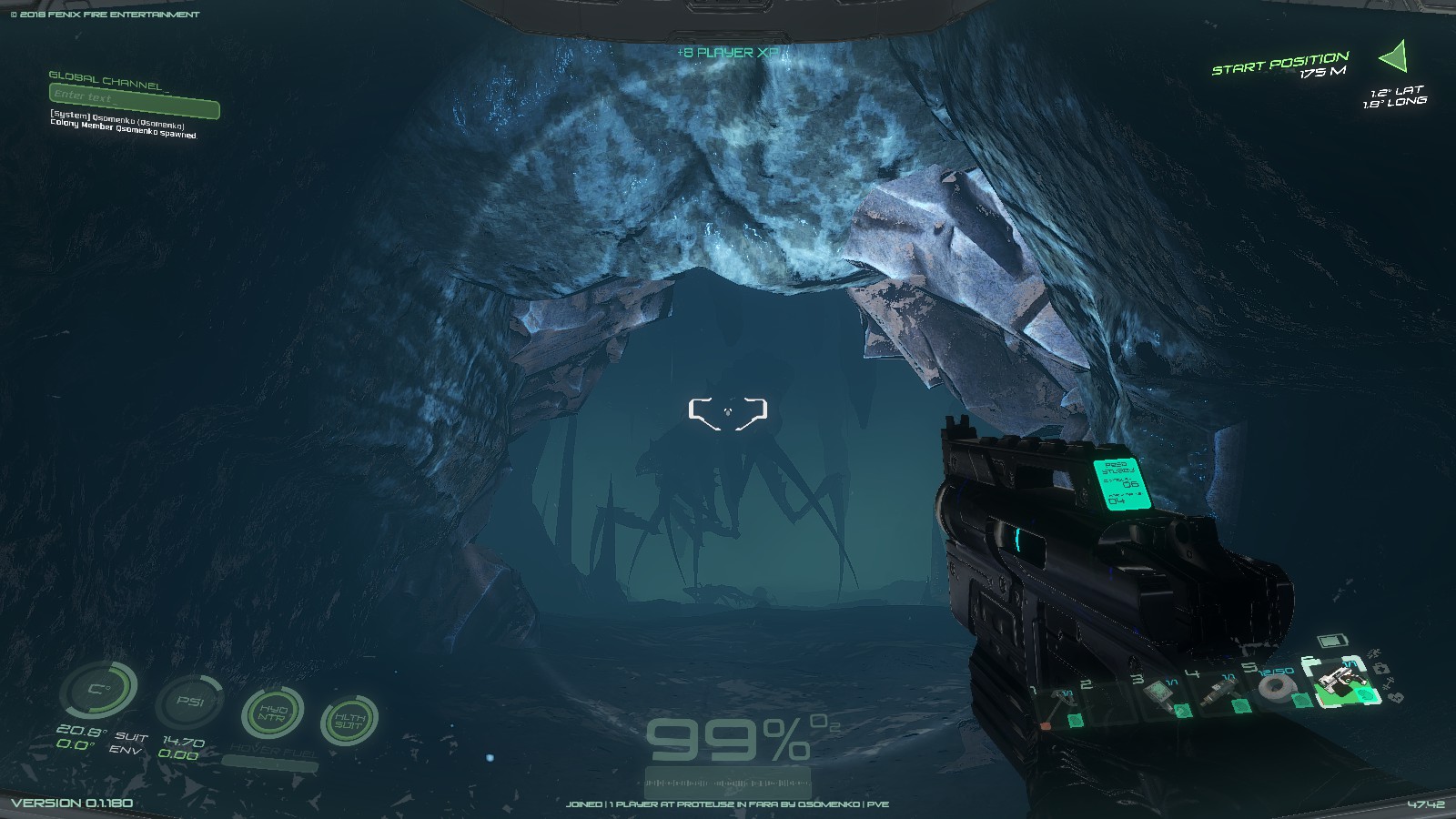Click the Start Position waypoint arrow
The image size is (1456, 819).
pyautogui.click(x=1395, y=57)
